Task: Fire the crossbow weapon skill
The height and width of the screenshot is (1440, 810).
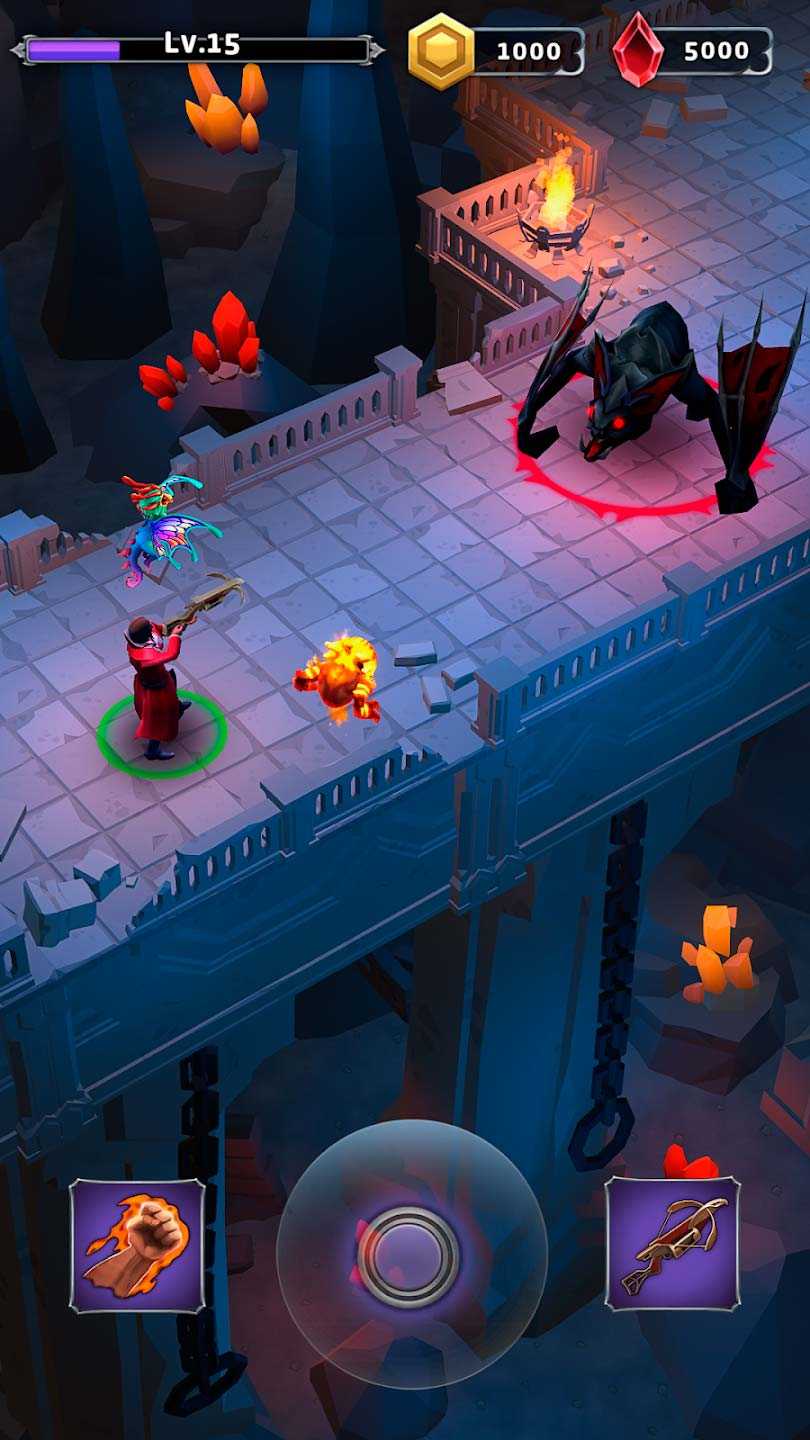Action: 672,1243
